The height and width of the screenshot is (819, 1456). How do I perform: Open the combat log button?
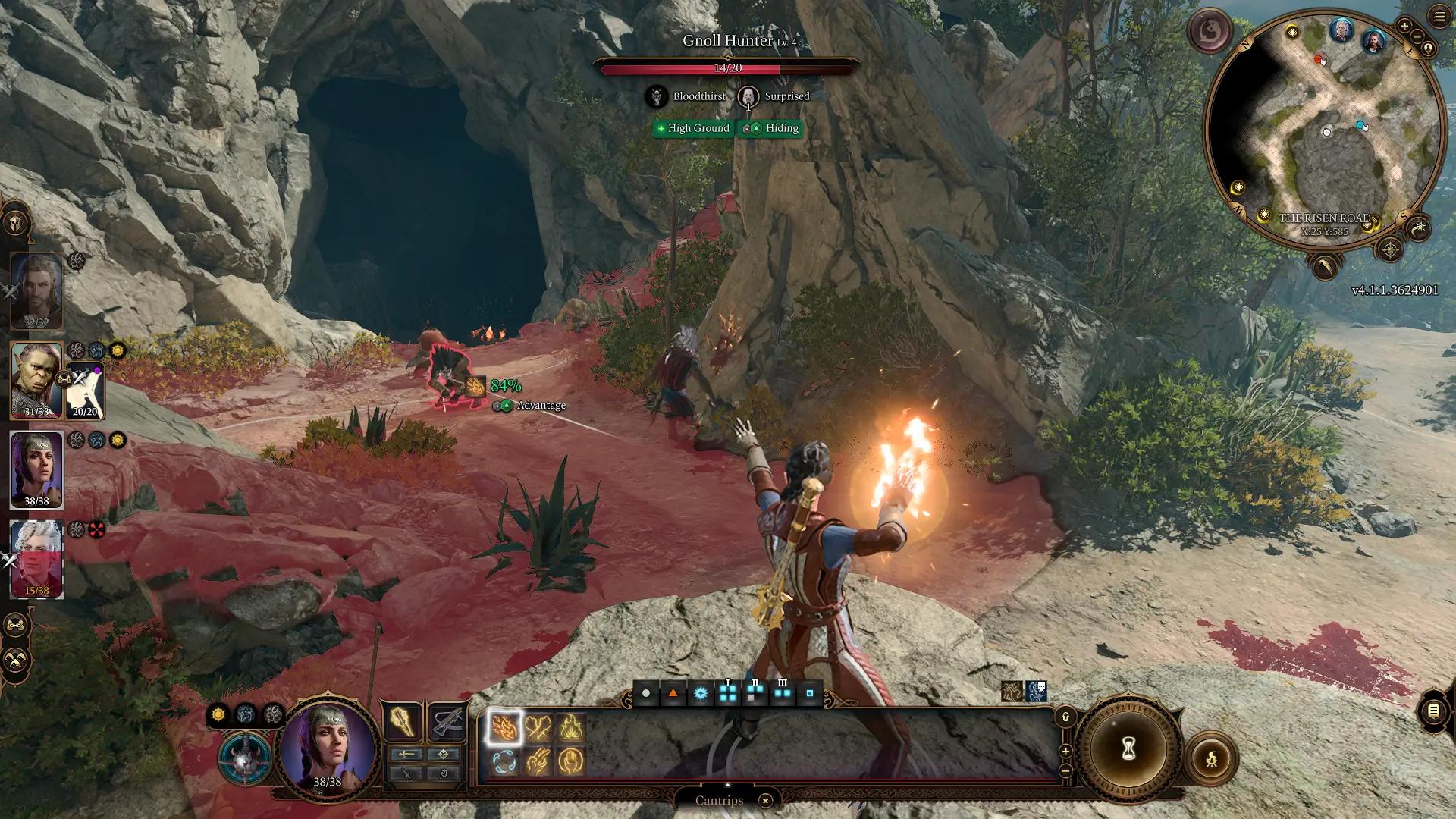1433,711
